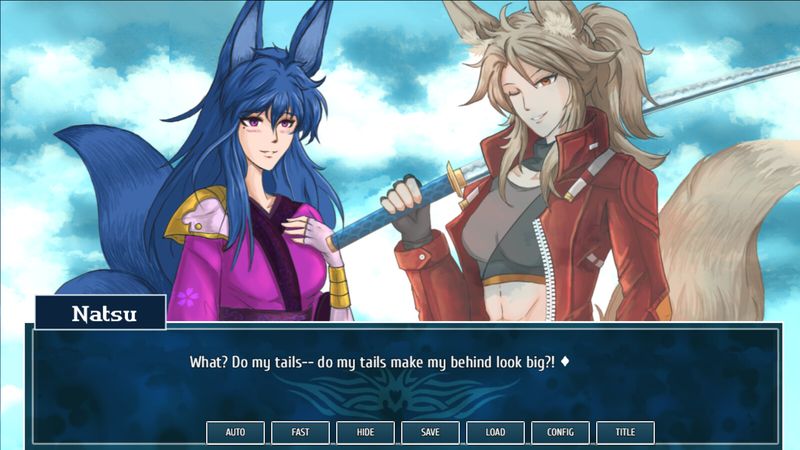Enable AUTO dialogue advance

235,433
